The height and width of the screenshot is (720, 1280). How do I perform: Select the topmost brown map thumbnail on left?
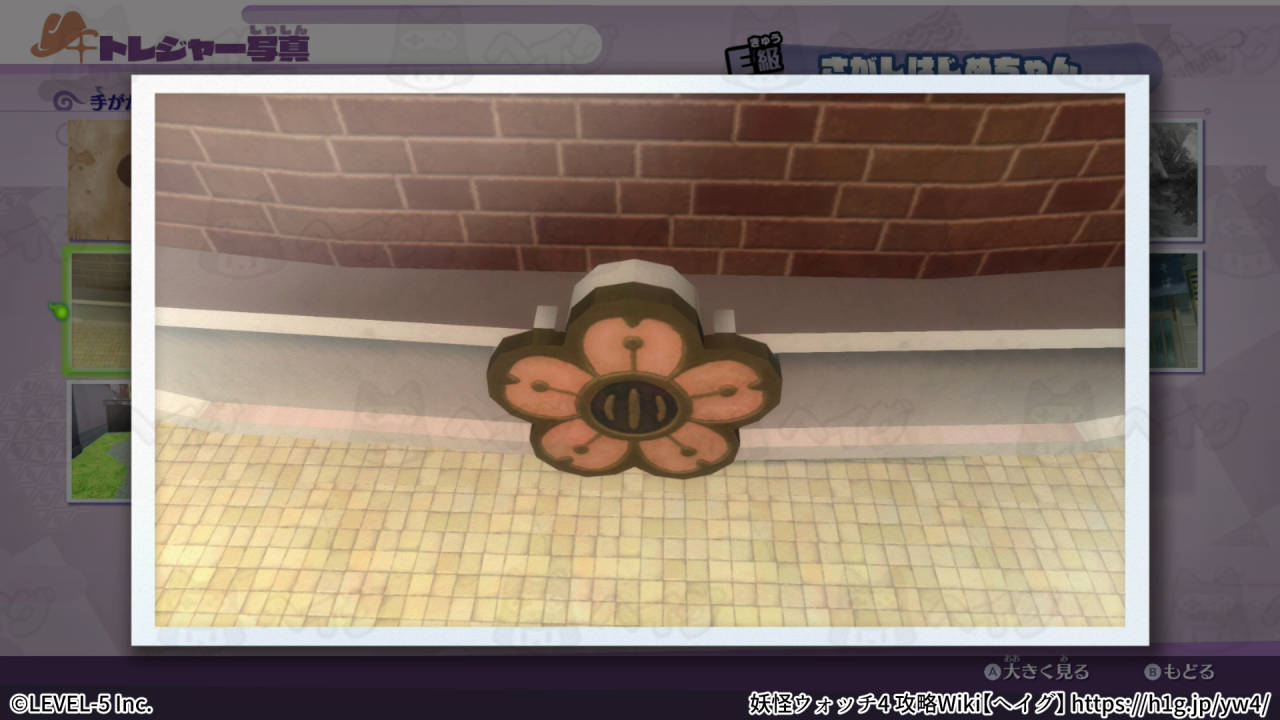(98, 178)
